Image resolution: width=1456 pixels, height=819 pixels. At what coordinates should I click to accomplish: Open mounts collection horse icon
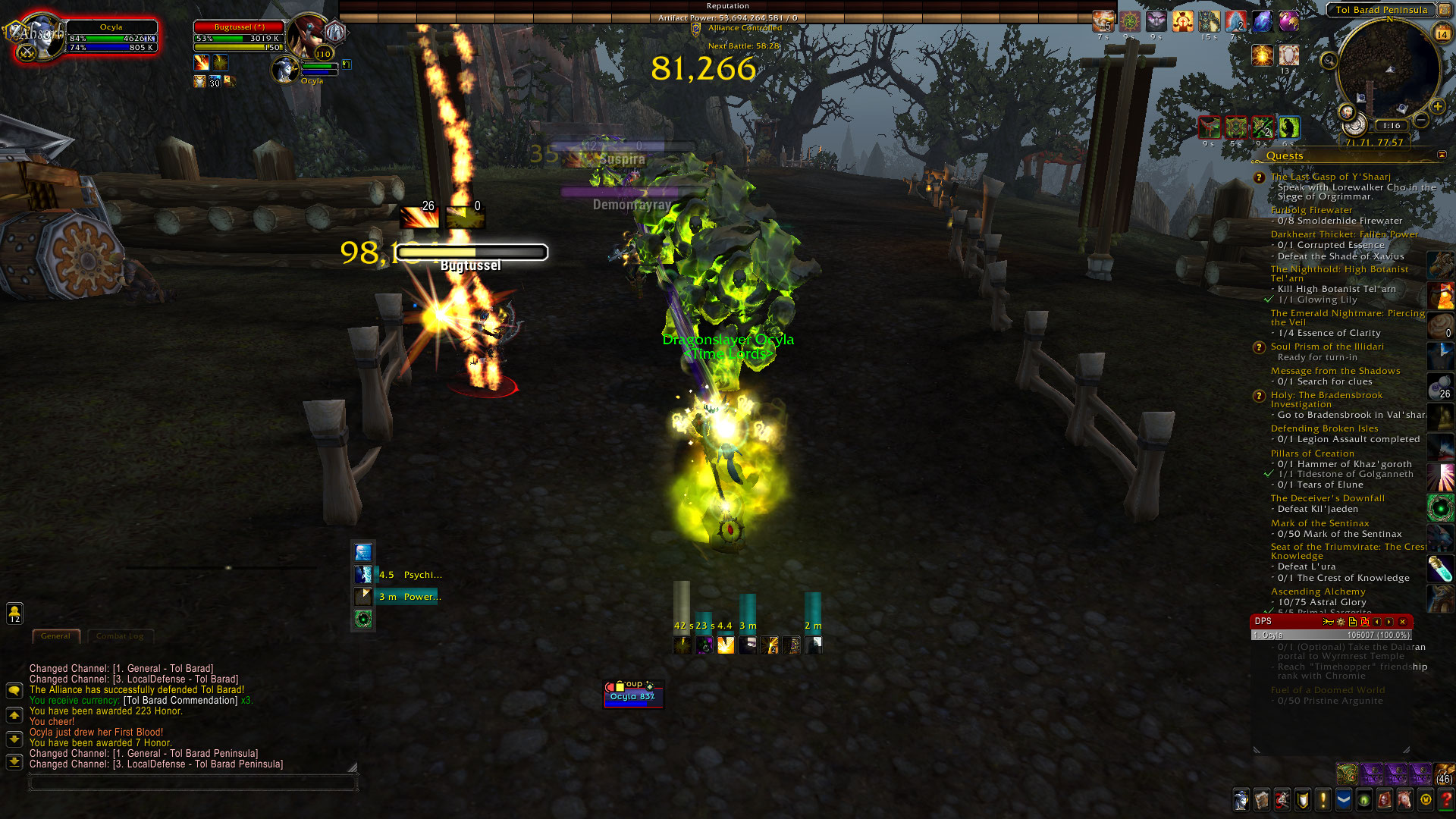point(1404,799)
